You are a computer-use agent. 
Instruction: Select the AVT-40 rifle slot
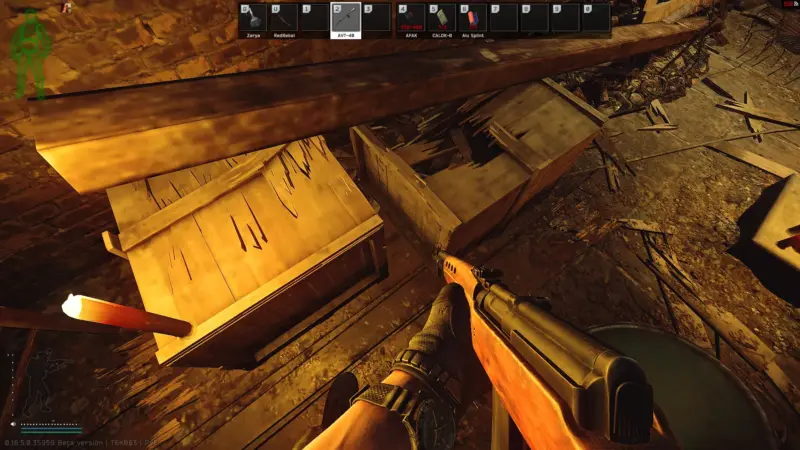point(344,20)
